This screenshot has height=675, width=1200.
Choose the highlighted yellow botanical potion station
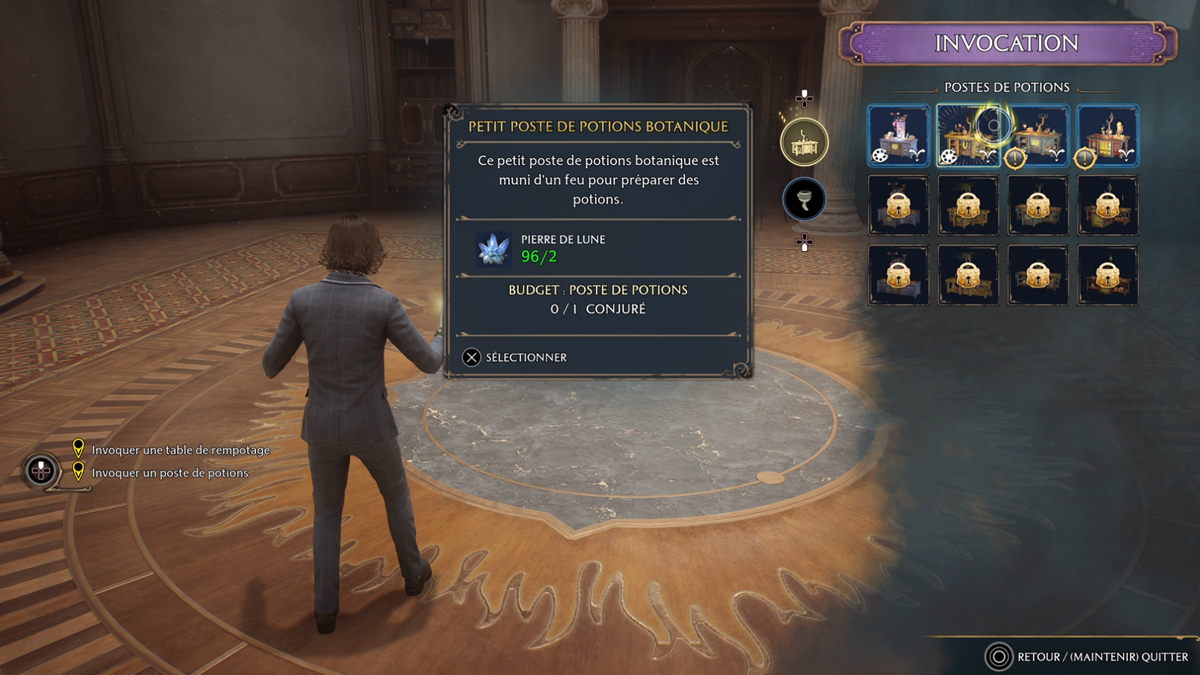pos(967,136)
